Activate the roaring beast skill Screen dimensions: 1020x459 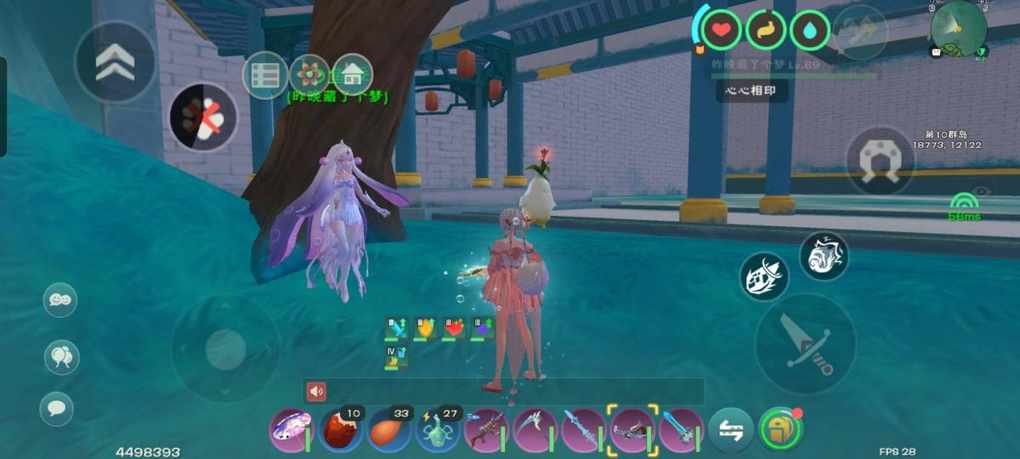824,256
